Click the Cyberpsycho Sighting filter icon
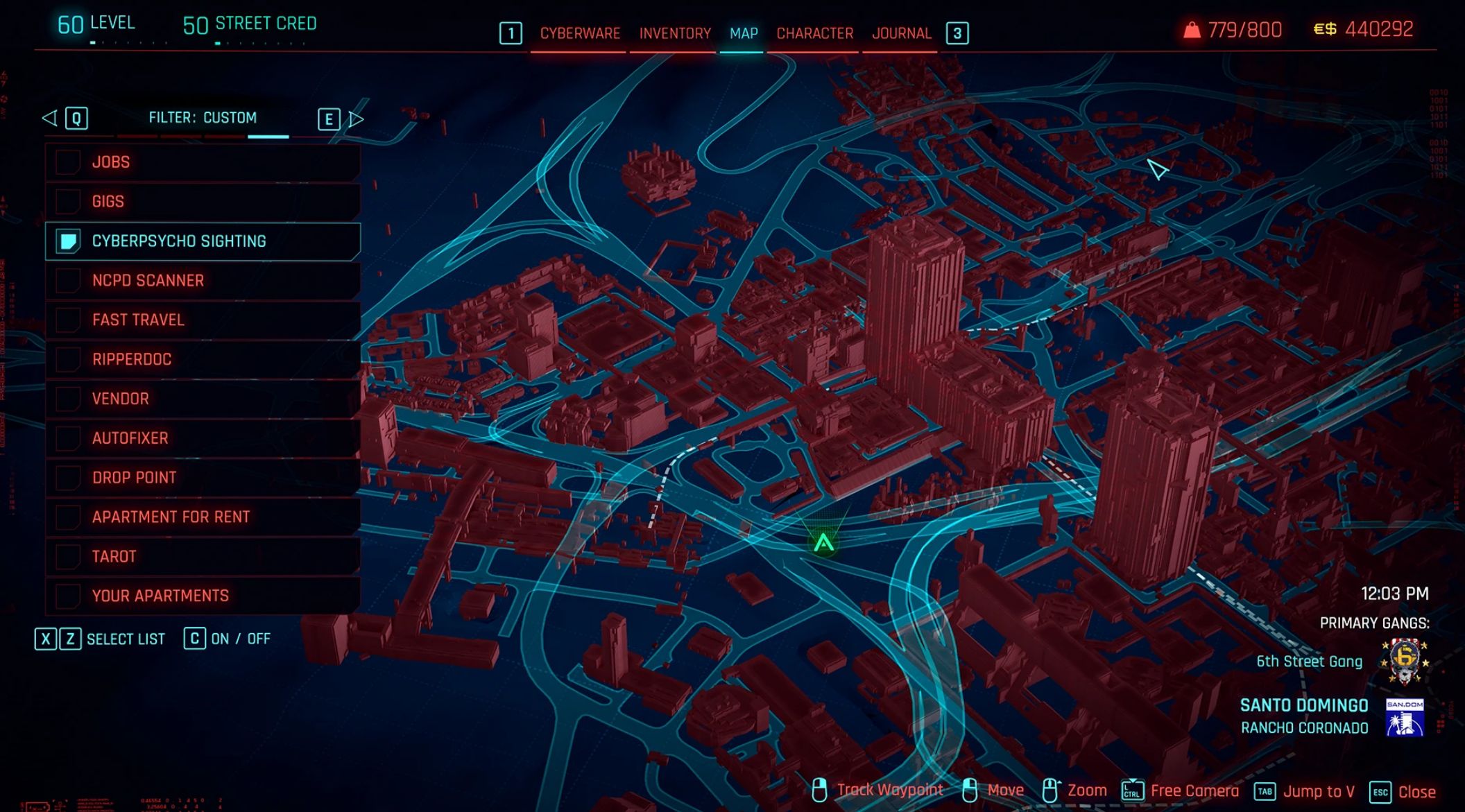Screen dimensions: 1465x812 [x=69, y=241]
